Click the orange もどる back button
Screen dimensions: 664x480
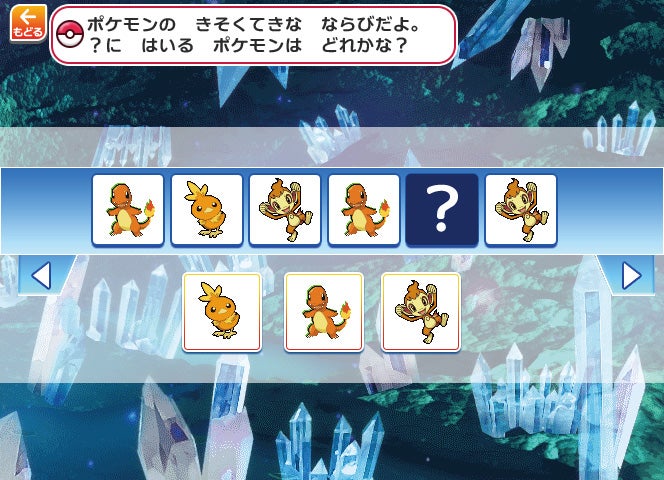28,22
